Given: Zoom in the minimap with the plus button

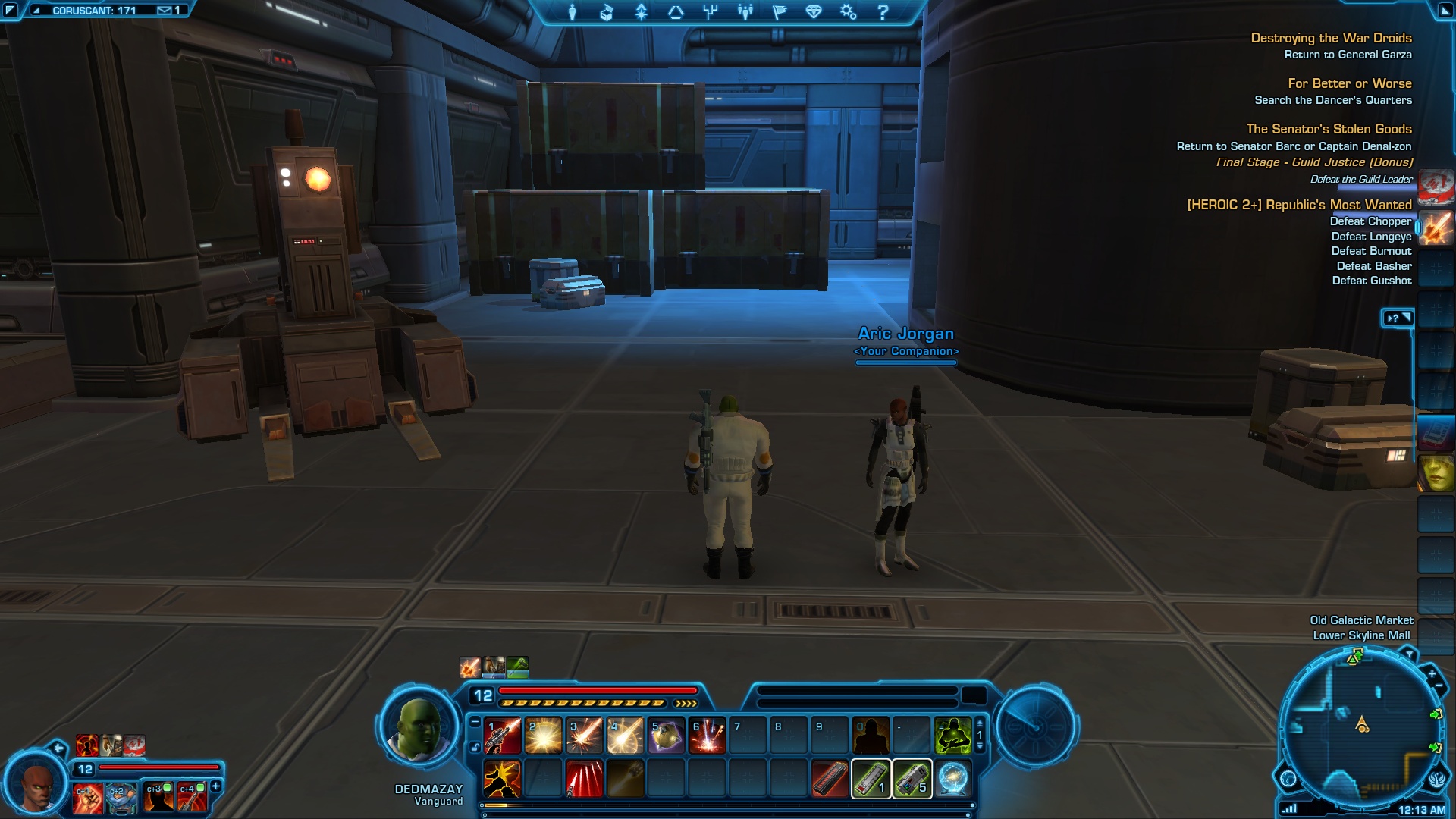Looking at the screenshot, I should (x=1432, y=673).
